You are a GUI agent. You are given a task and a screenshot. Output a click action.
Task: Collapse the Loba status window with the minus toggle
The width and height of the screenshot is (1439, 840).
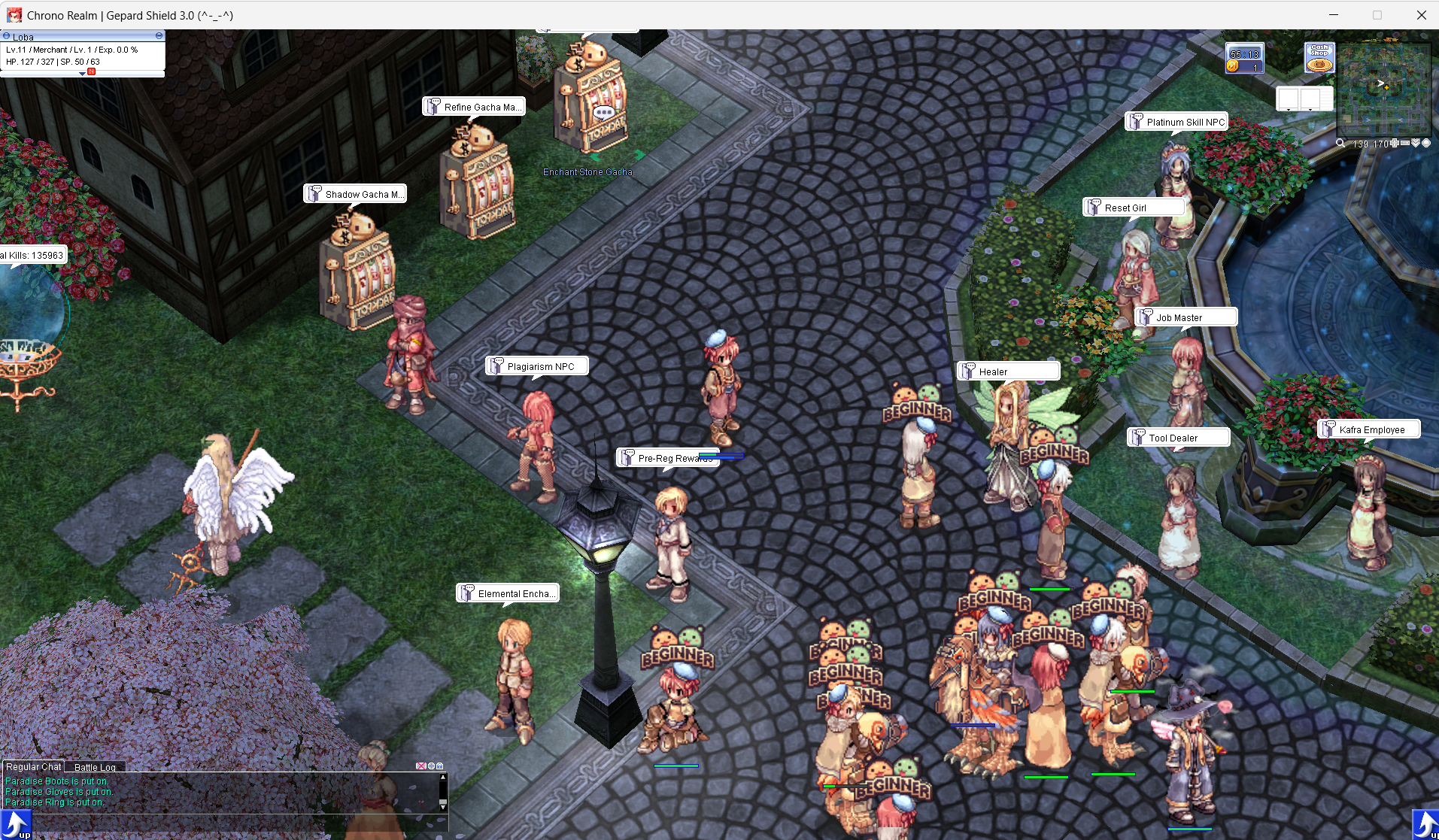(159, 36)
